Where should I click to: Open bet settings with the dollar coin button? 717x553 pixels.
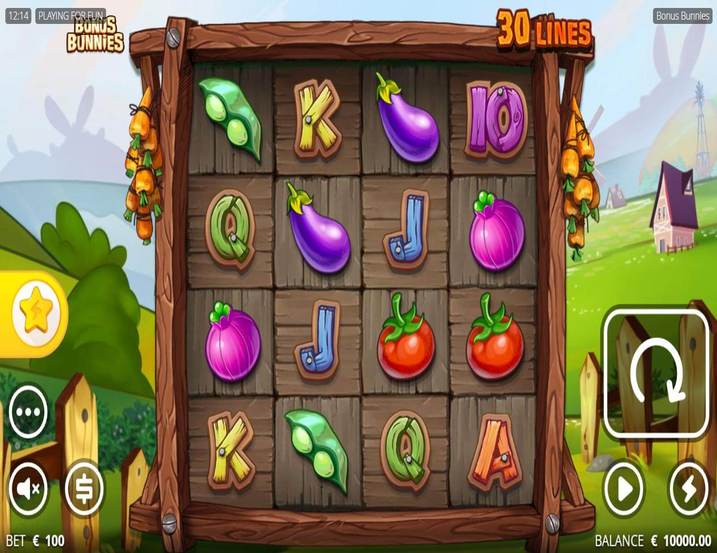[x=84, y=489]
